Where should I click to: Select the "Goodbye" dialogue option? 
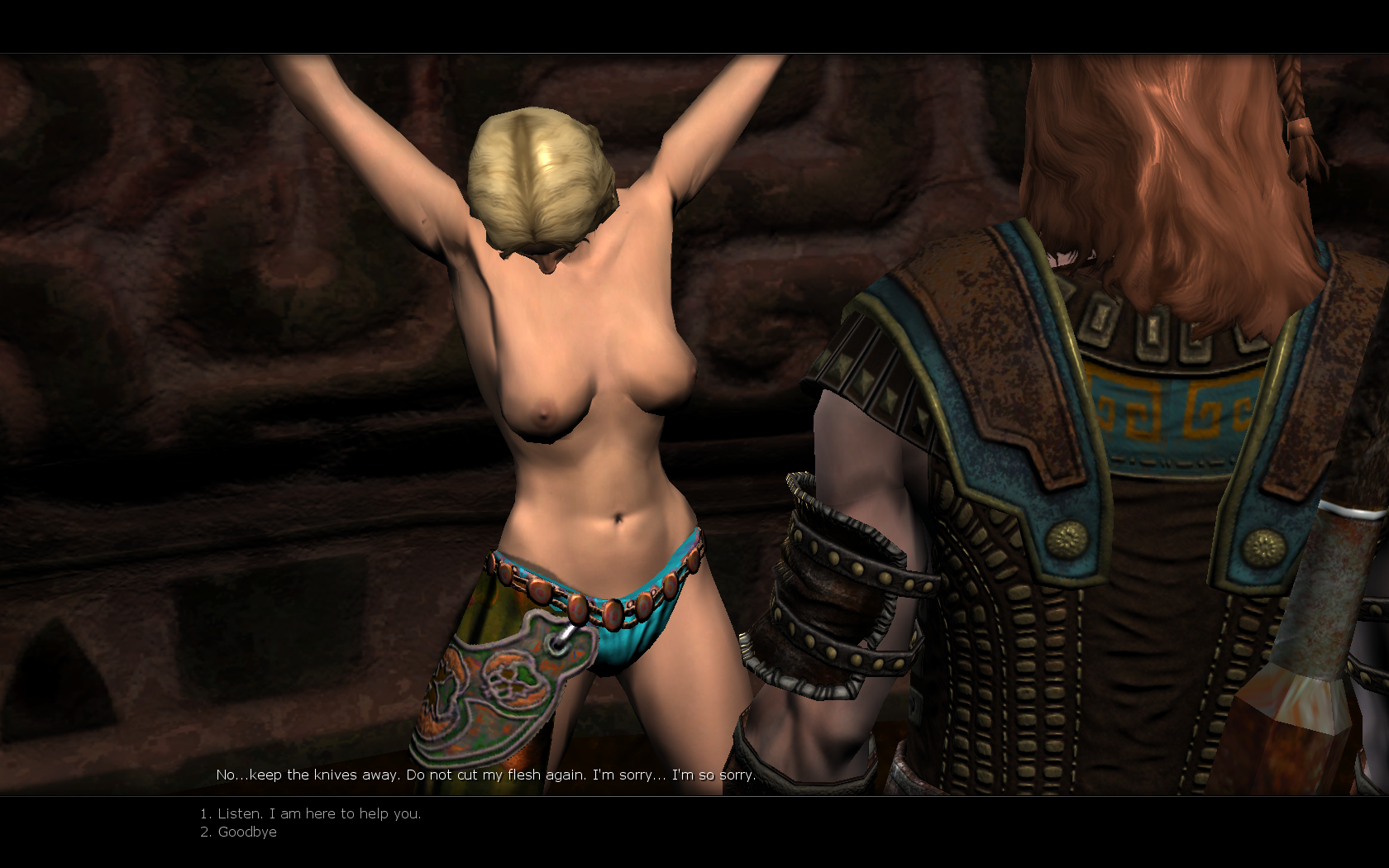[246, 832]
